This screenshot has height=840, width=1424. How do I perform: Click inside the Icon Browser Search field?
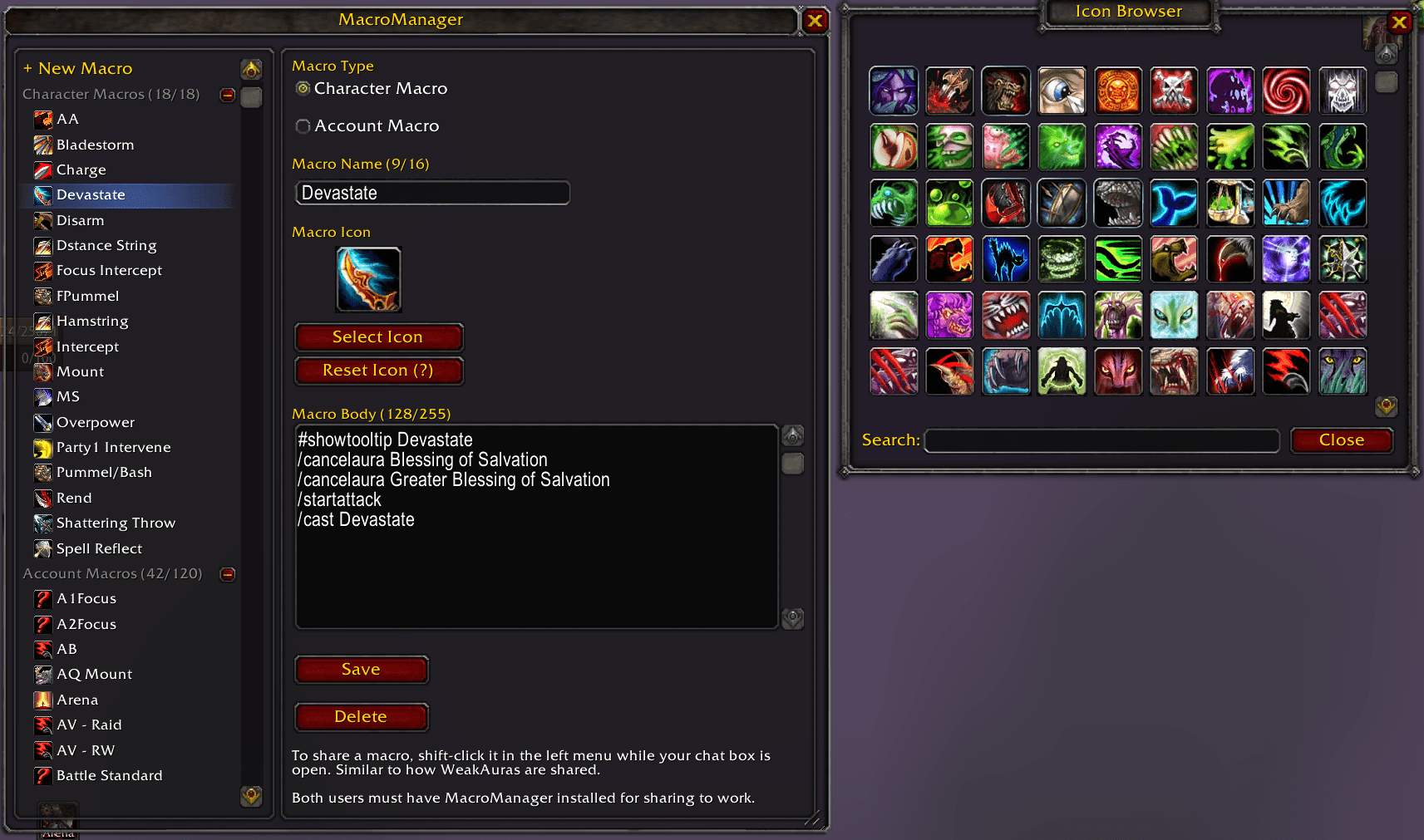coord(1101,440)
